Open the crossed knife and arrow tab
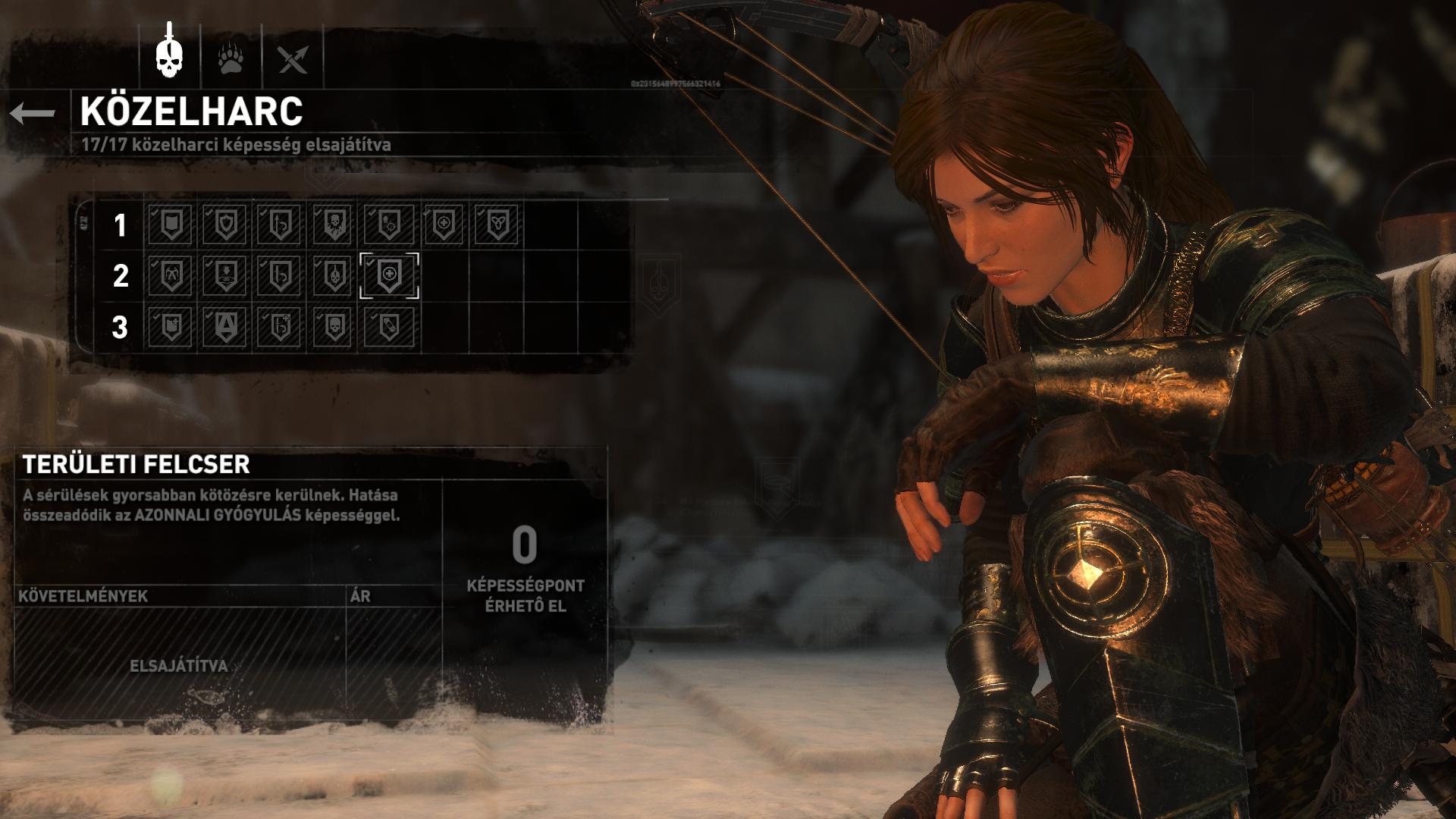 tap(293, 57)
